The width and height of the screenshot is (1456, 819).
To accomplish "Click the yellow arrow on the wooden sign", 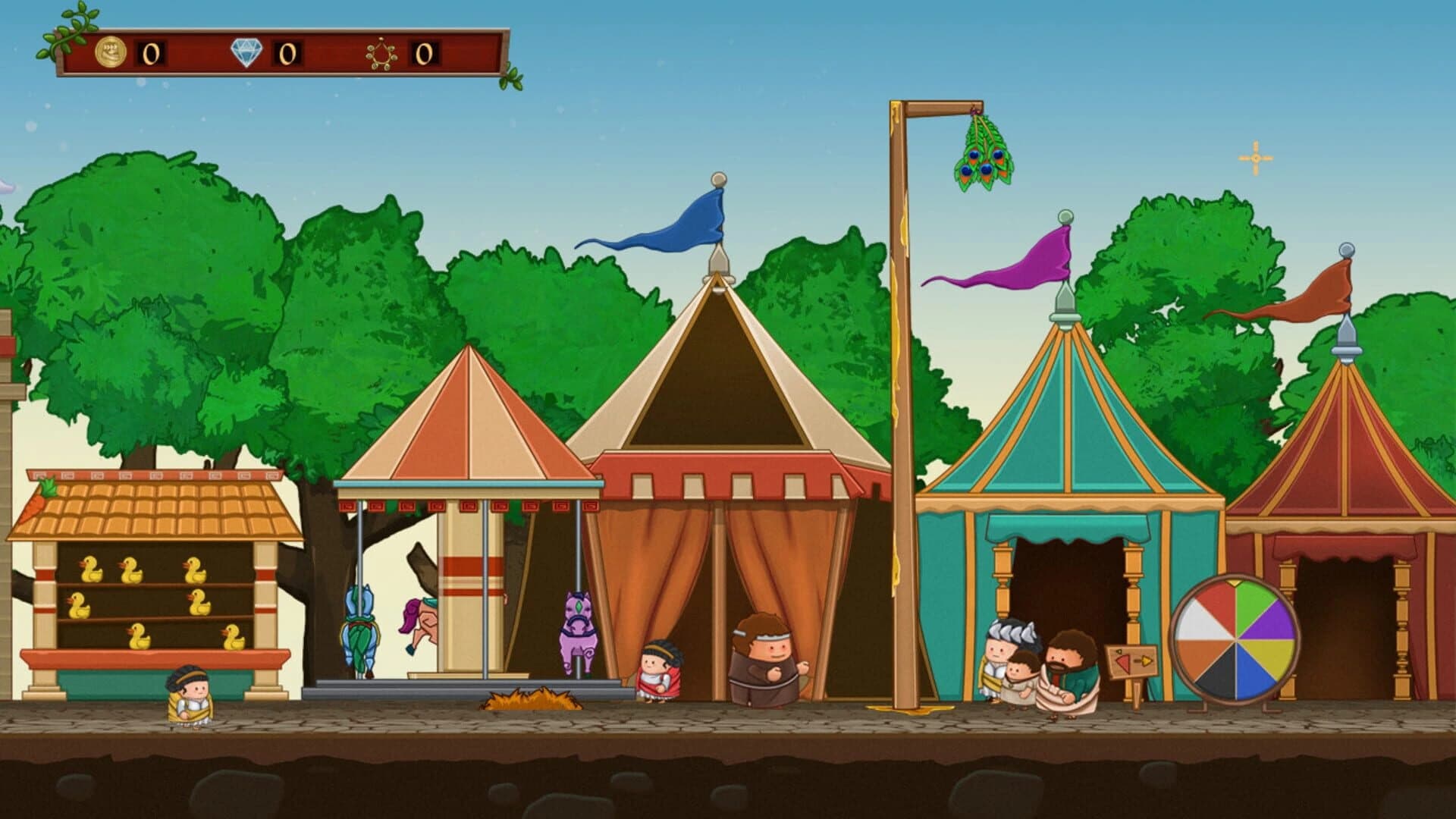I will tap(1147, 661).
